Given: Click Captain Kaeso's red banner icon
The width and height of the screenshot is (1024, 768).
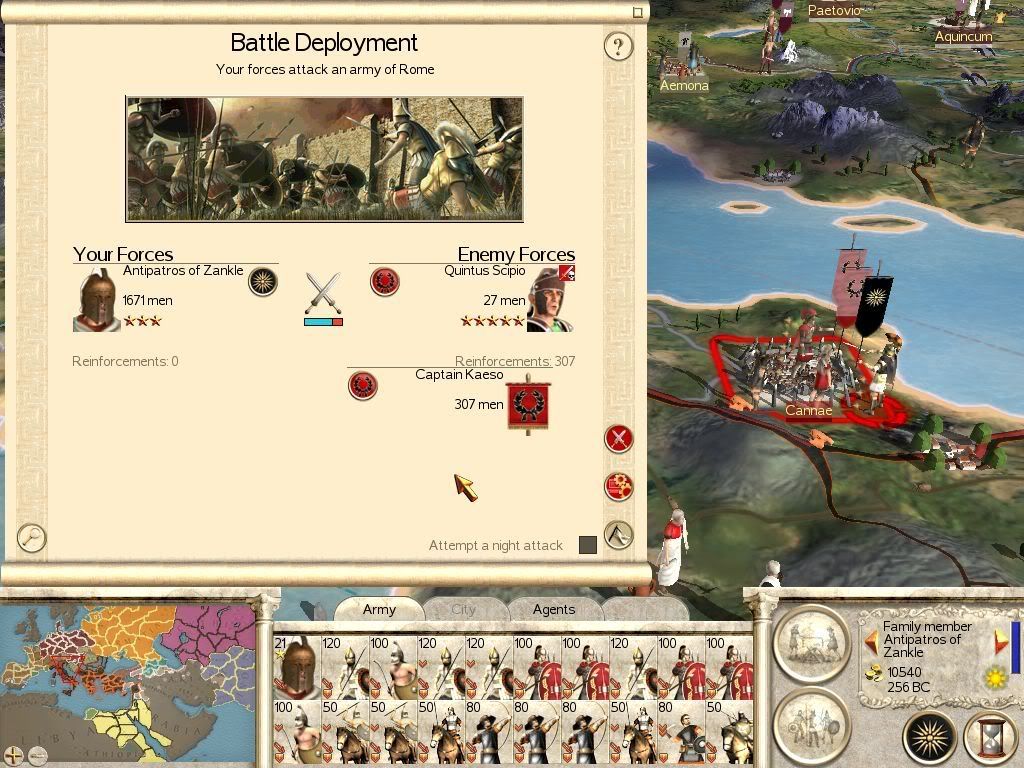Looking at the screenshot, I should pyautogui.click(x=528, y=406).
